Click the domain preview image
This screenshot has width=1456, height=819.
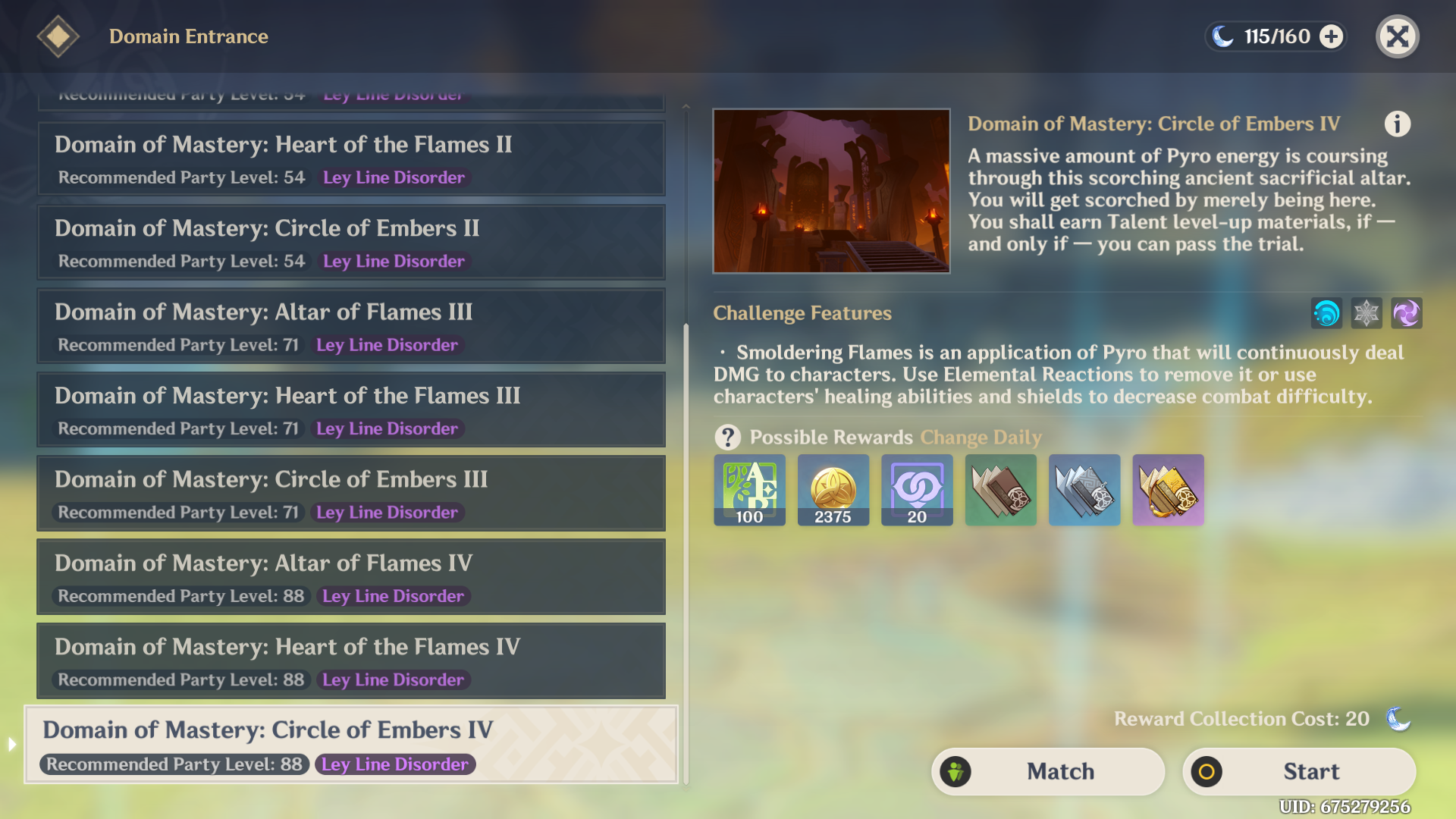click(831, 191)
